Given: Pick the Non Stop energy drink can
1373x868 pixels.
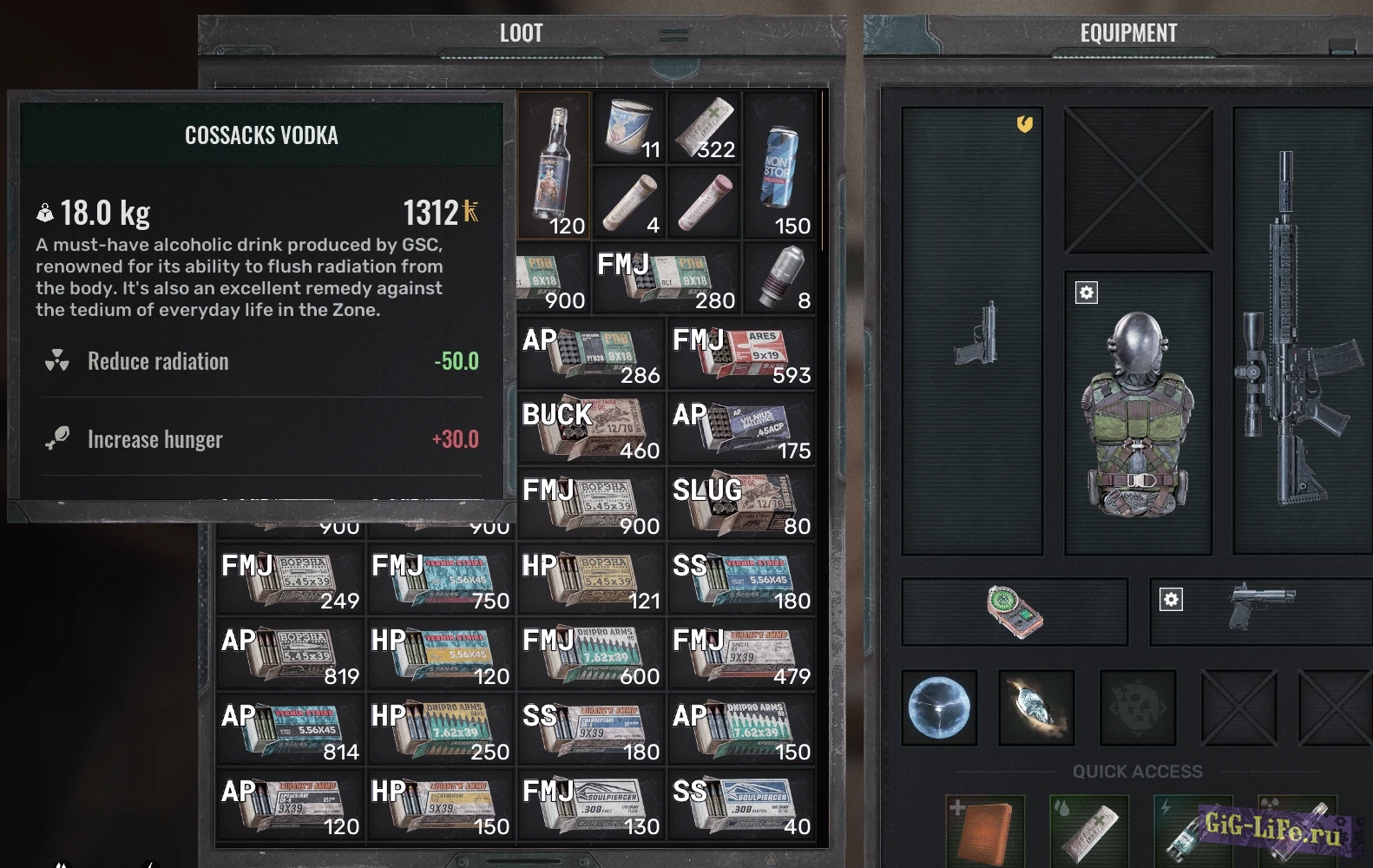Looking at the screenshot, I should pos(778,167).
